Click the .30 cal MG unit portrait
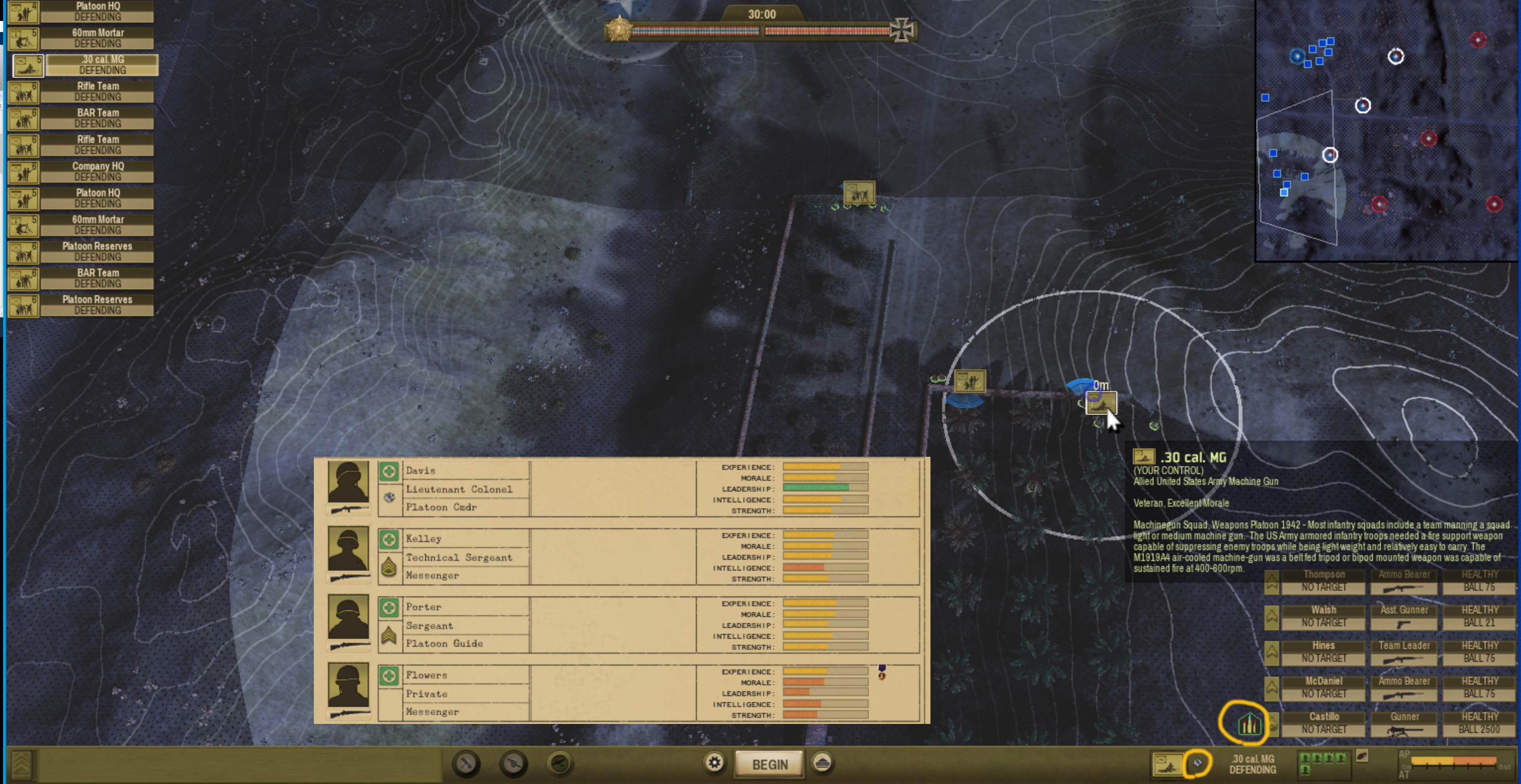Image resolution: width=1521 pixels, height=784 pixels. tap(1167, 764)
